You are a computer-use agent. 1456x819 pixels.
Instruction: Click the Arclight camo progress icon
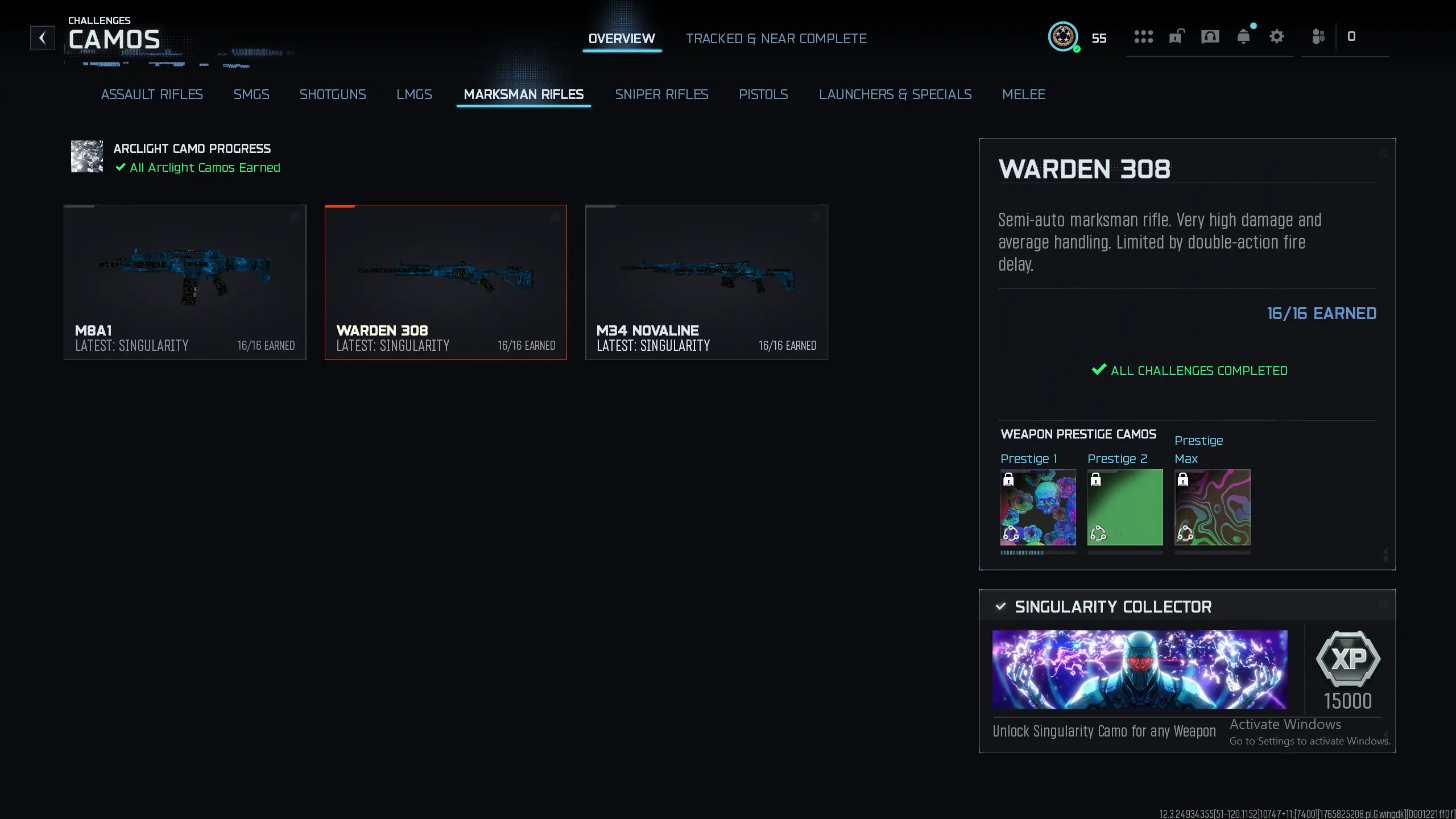pyautogui.click(x=86, y=156)
